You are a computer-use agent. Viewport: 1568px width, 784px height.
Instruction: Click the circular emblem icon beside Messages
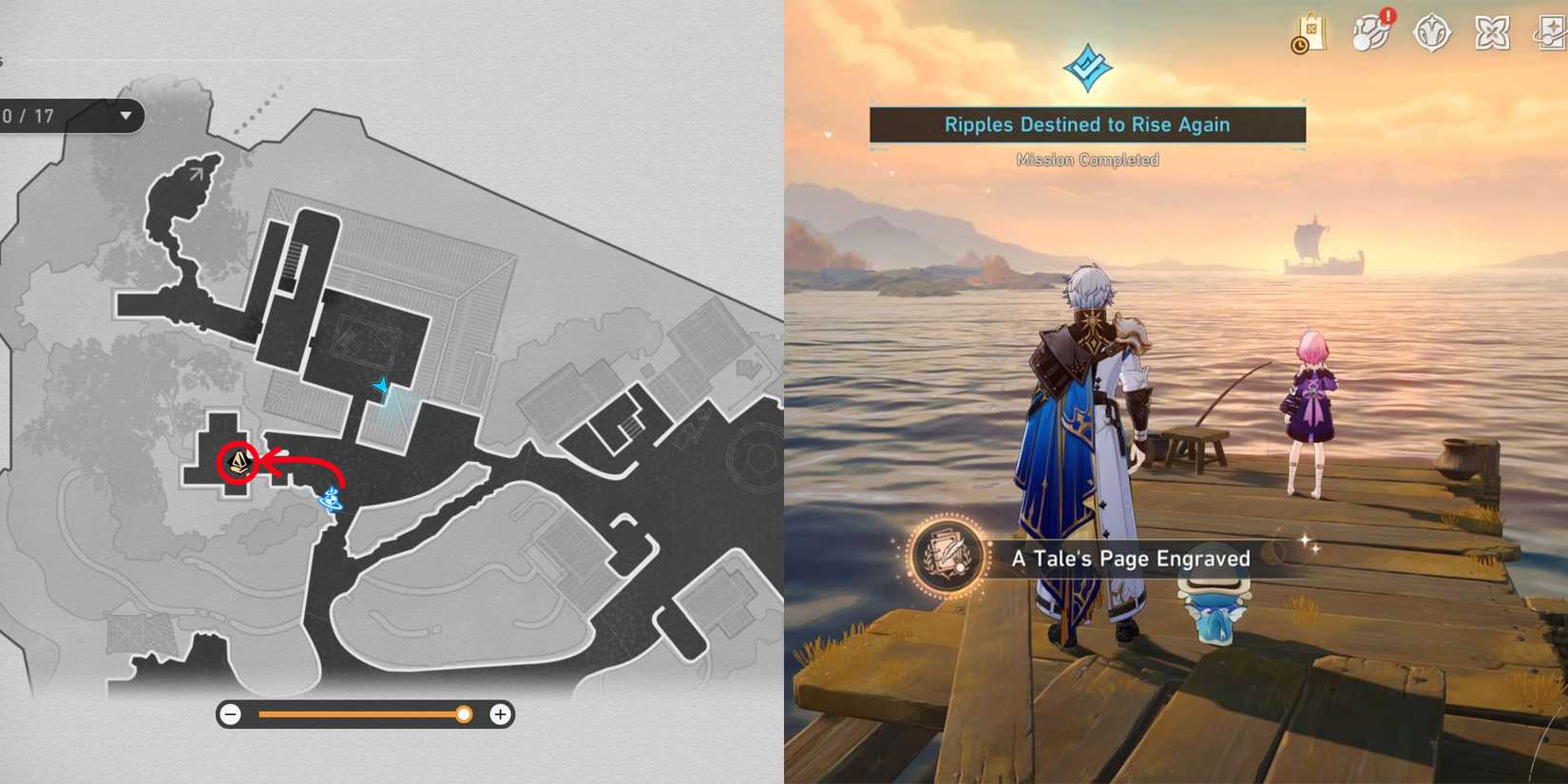[x=1432, y=30]
